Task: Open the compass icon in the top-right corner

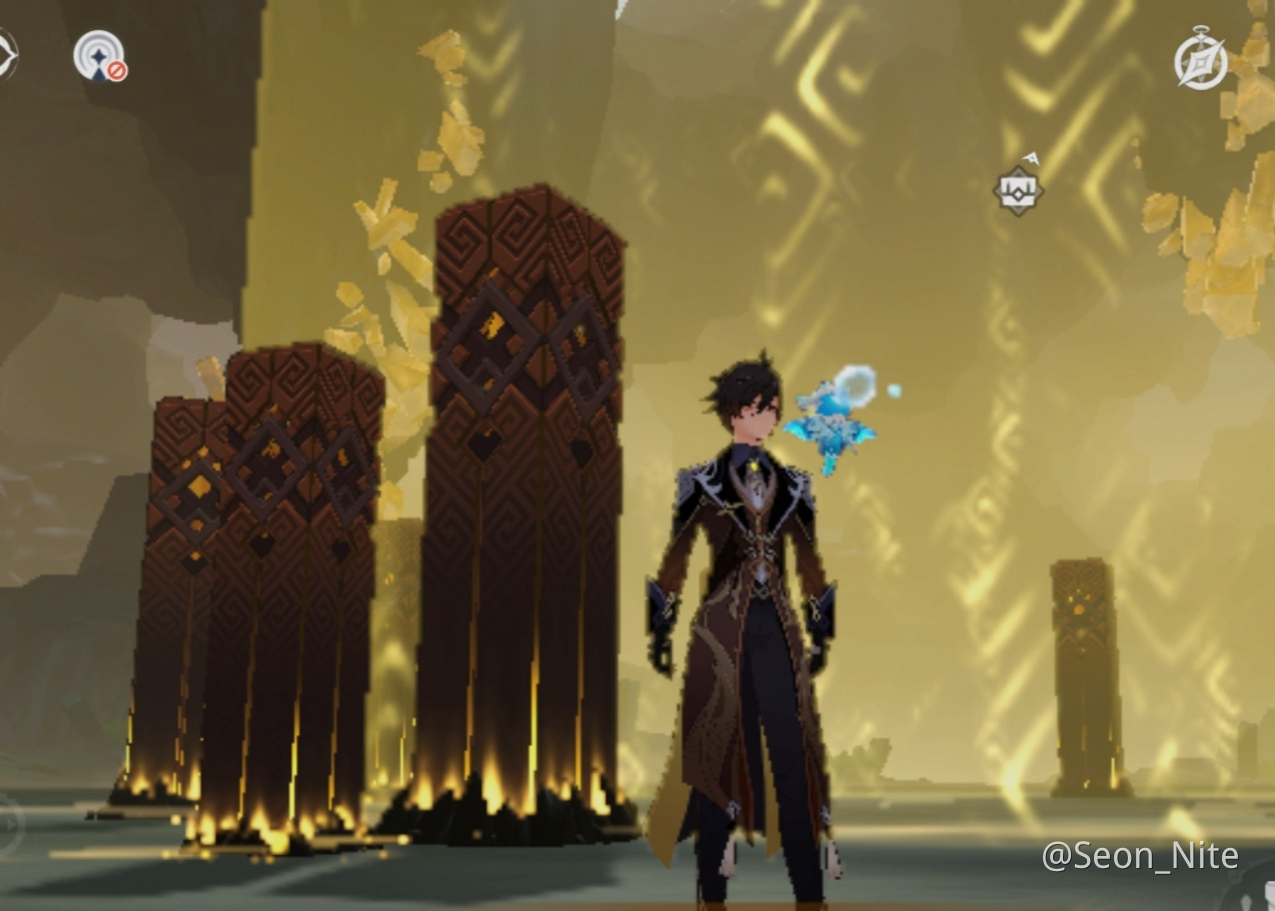Action: pos(1200,59)
